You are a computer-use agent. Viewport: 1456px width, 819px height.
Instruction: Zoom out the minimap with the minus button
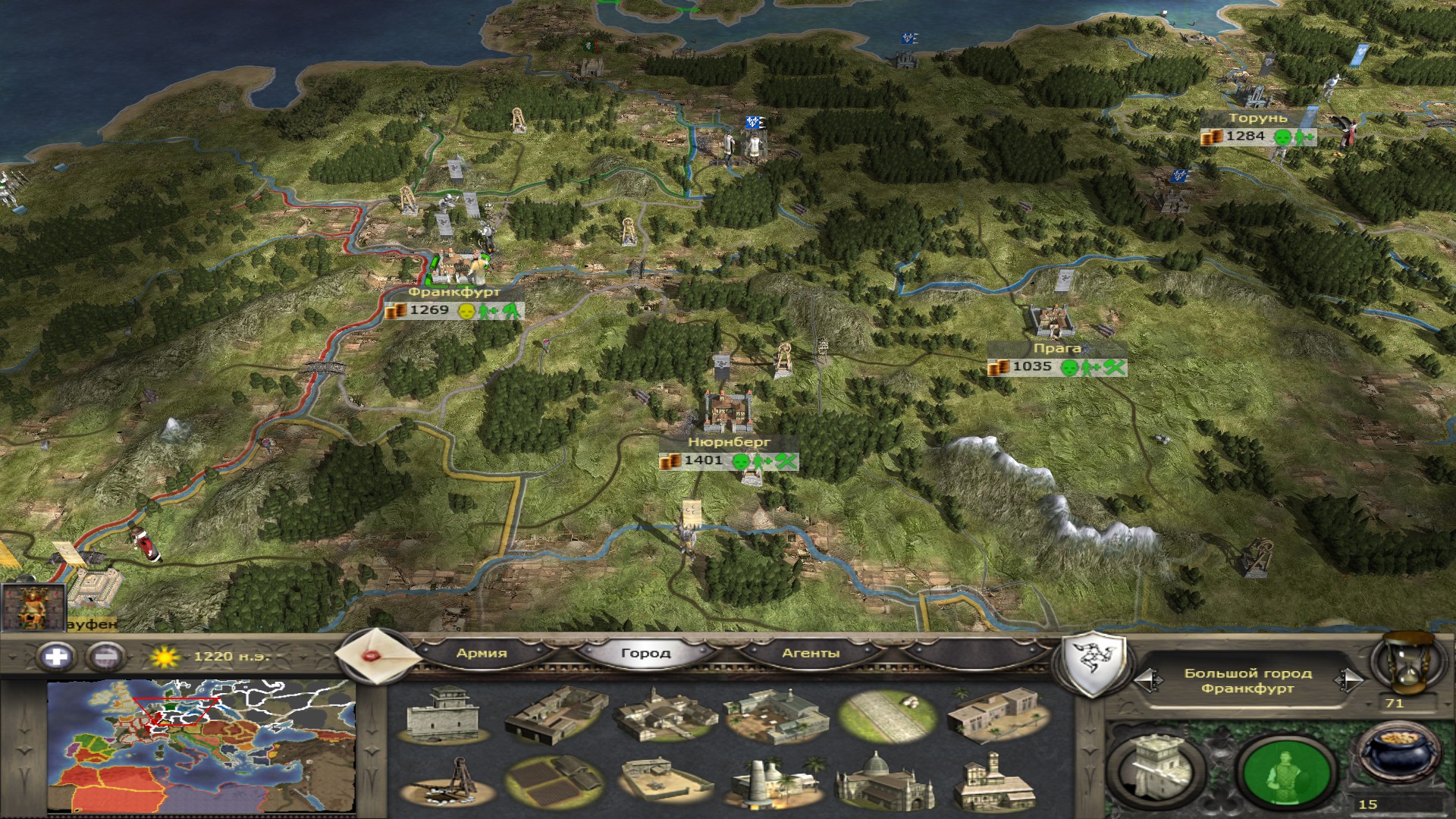(x=107, y=655)
